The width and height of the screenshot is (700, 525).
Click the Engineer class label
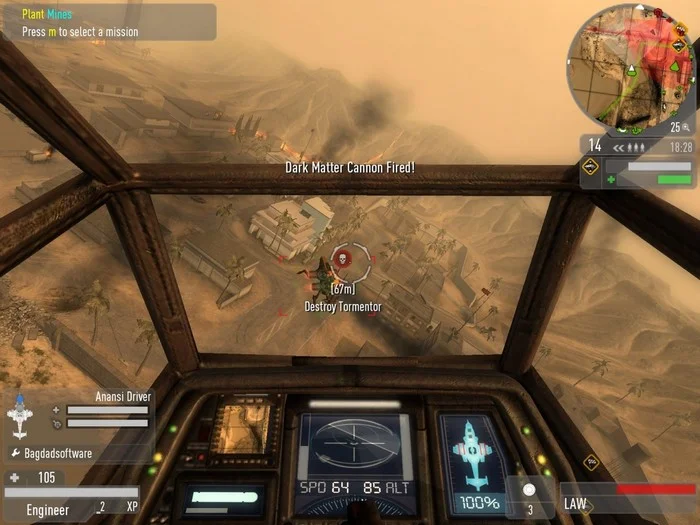pos(48,509)
